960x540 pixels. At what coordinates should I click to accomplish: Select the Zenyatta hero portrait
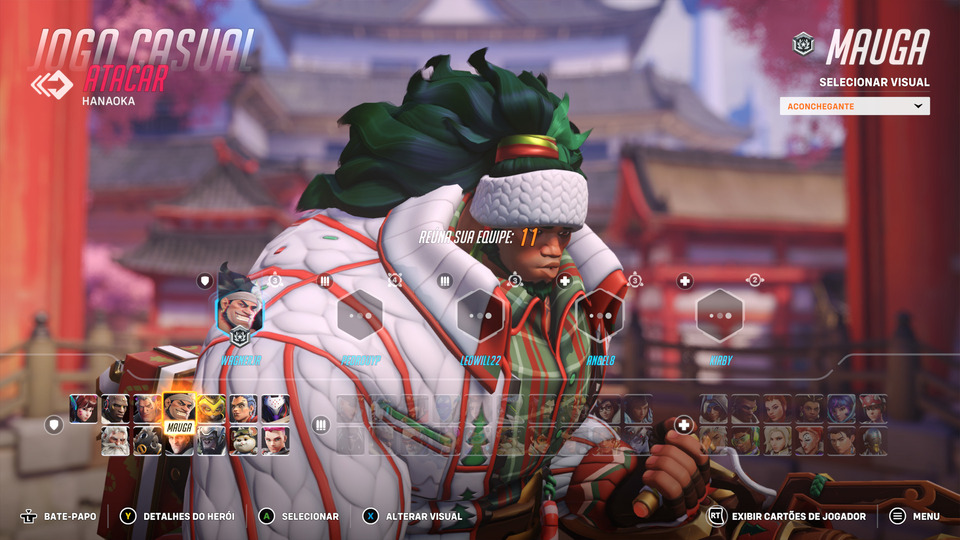(874, 441)
